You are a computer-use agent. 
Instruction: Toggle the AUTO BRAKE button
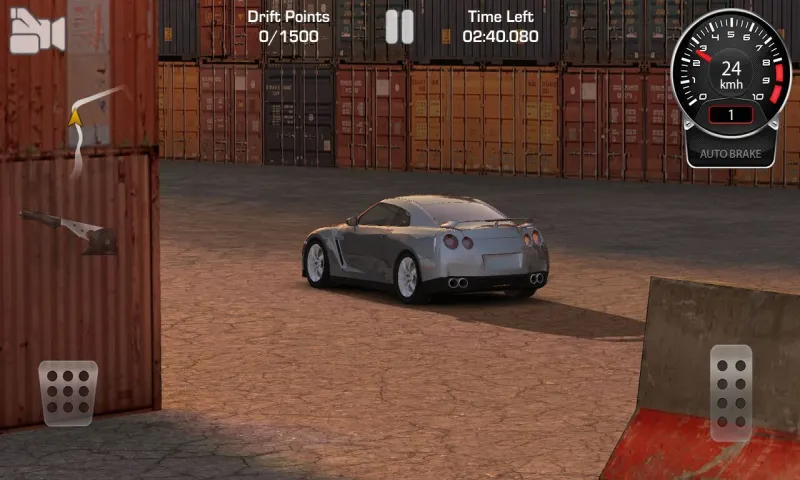coord(730,155)
